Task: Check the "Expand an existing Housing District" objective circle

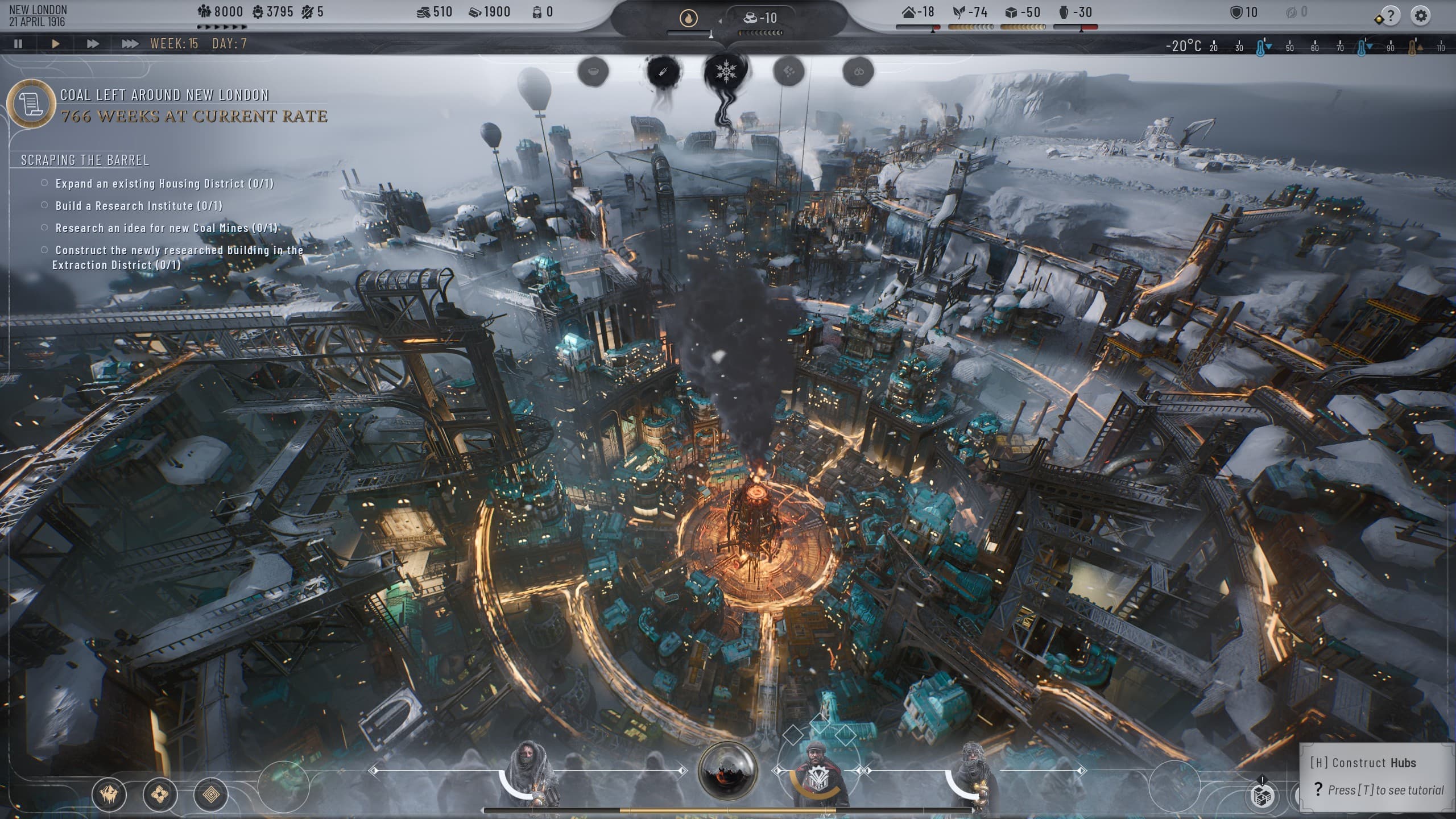Action: point(44,183)
